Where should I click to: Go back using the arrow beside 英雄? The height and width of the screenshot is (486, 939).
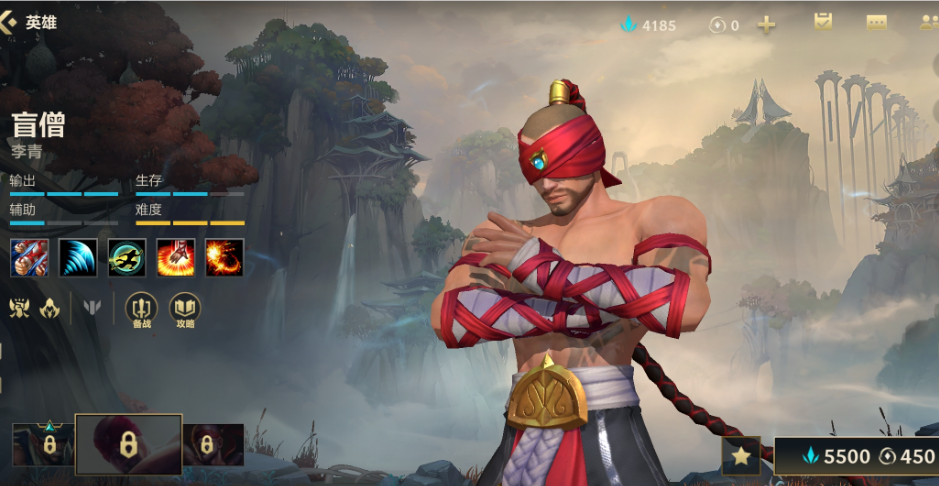click(12, 21)
